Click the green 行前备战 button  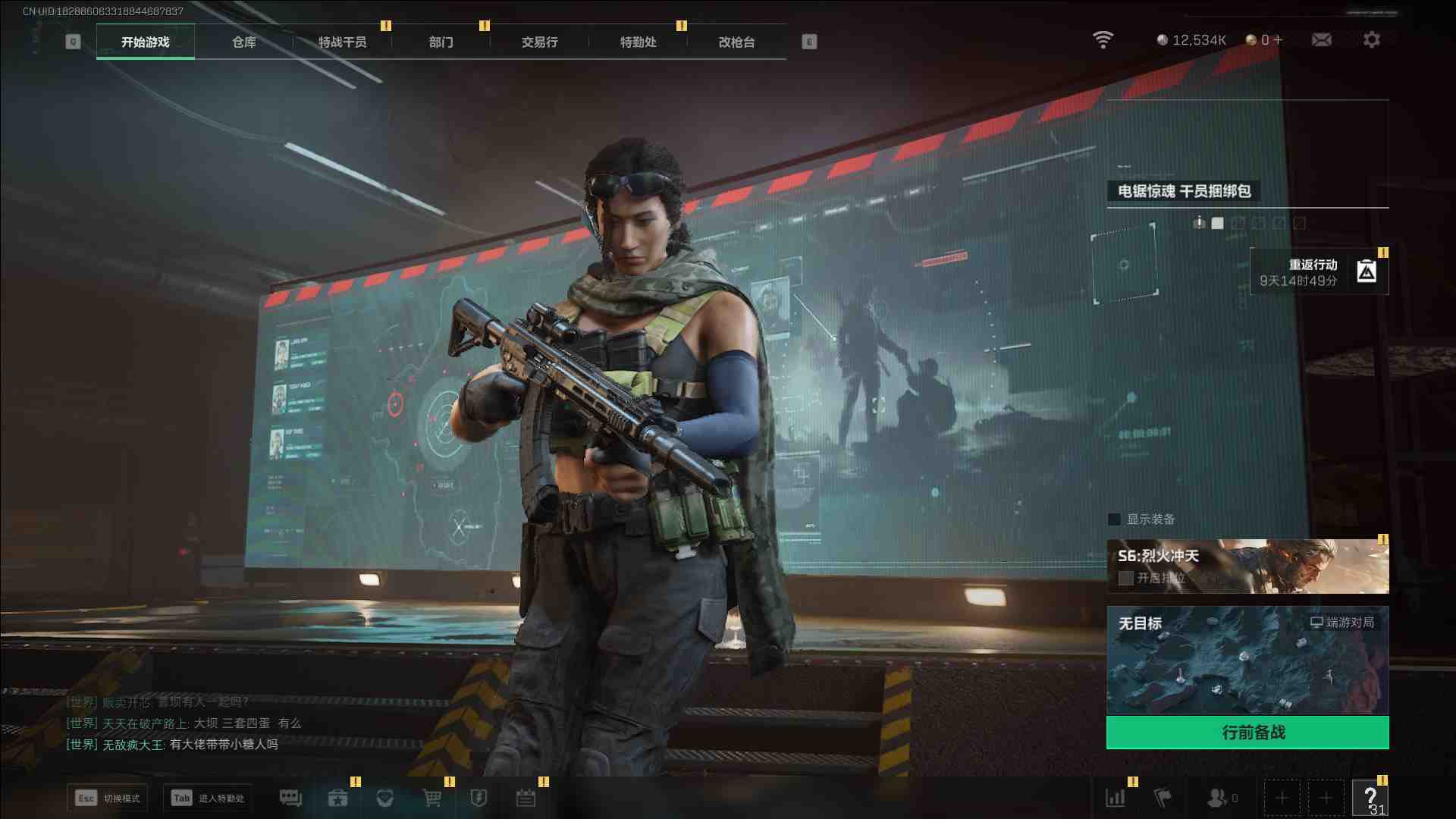1247,733
